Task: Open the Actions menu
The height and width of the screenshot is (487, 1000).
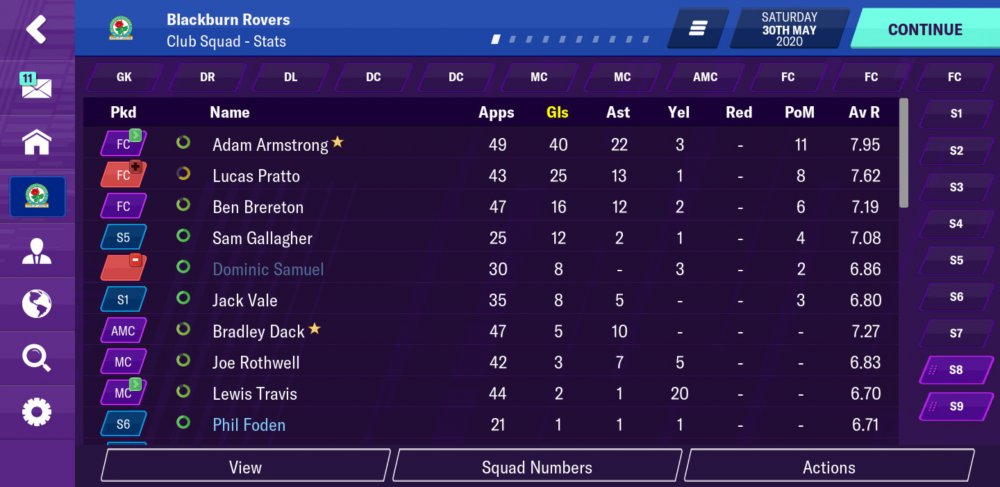Action: (829, 467)
